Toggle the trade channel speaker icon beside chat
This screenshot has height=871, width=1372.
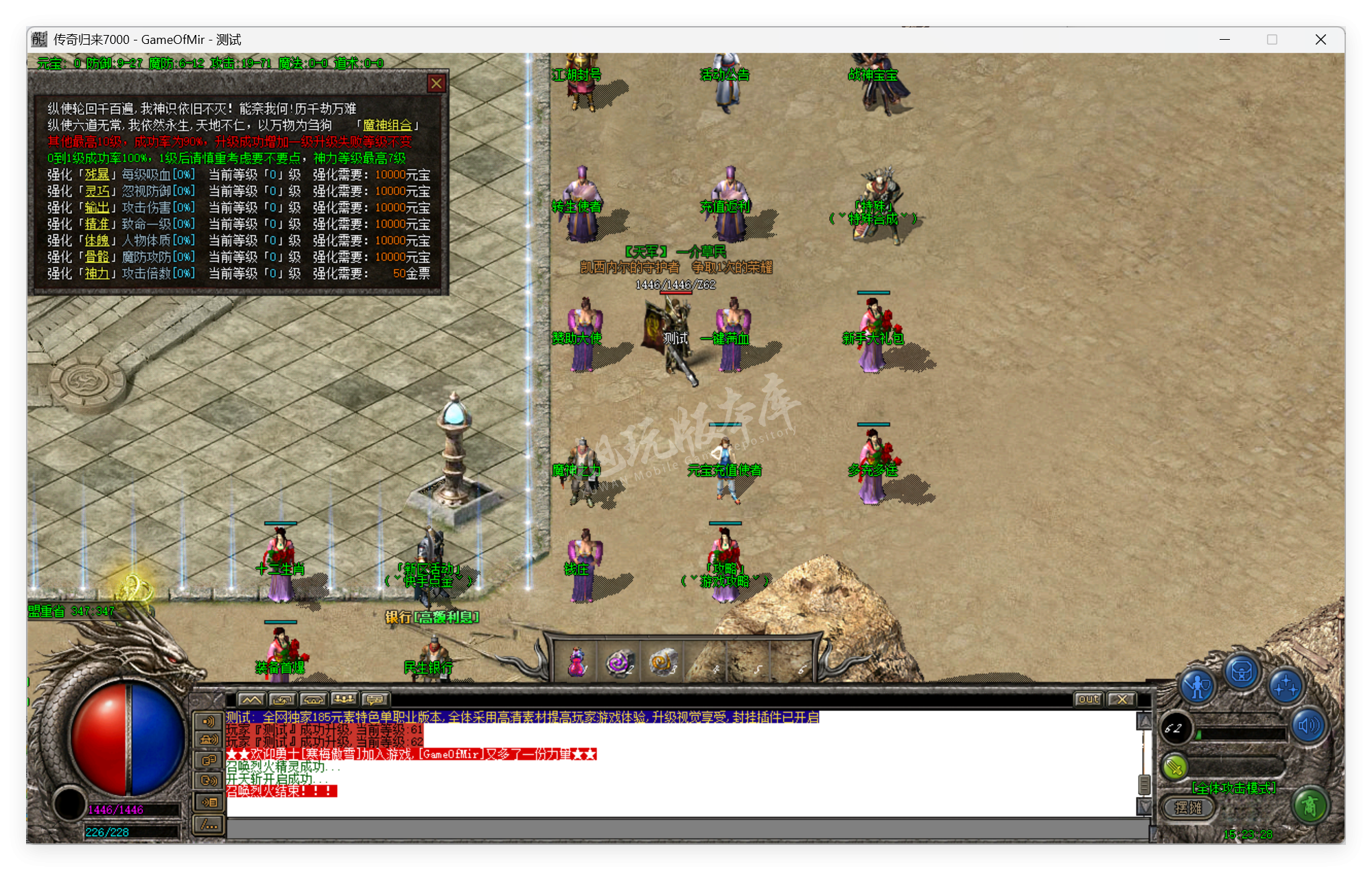click(x=209, y=740)
